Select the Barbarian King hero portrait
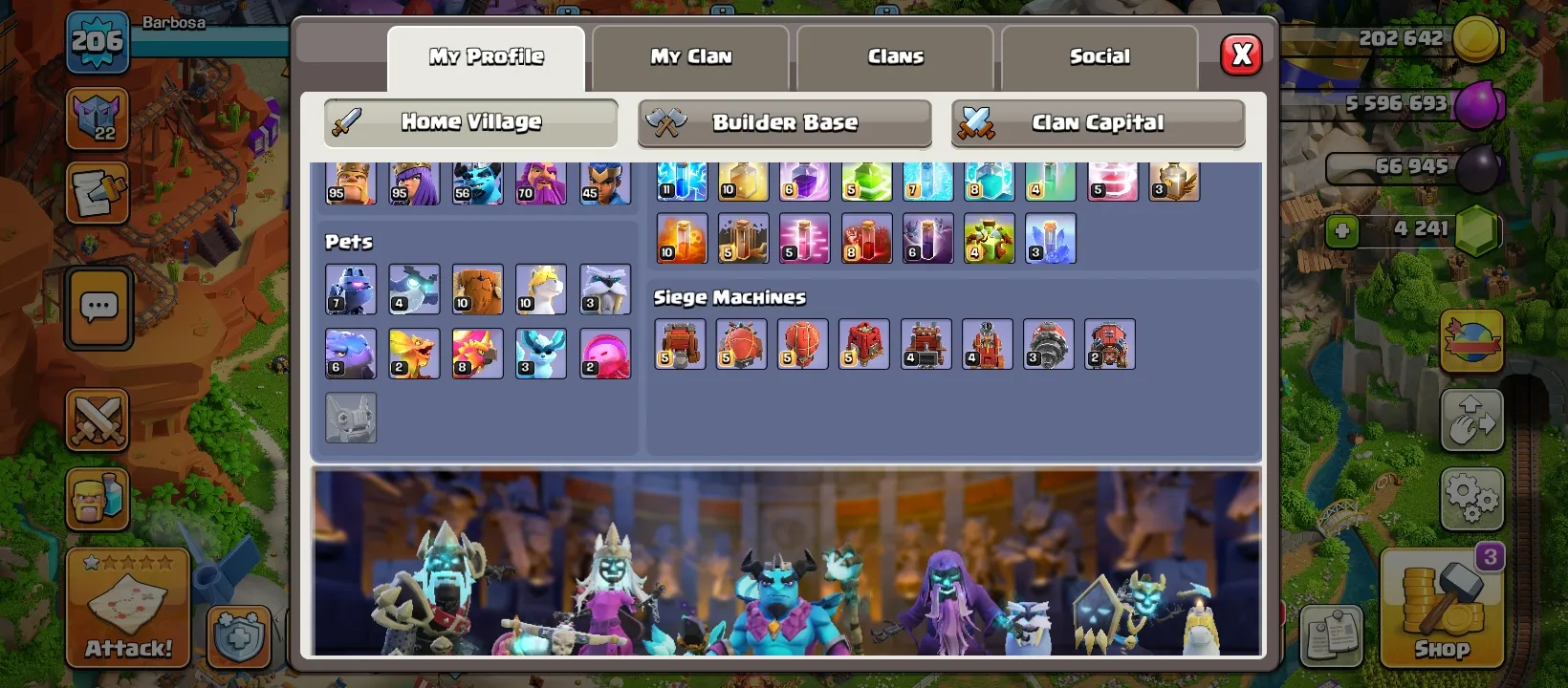The image size is (1568, 688). [x=350, y=182]
